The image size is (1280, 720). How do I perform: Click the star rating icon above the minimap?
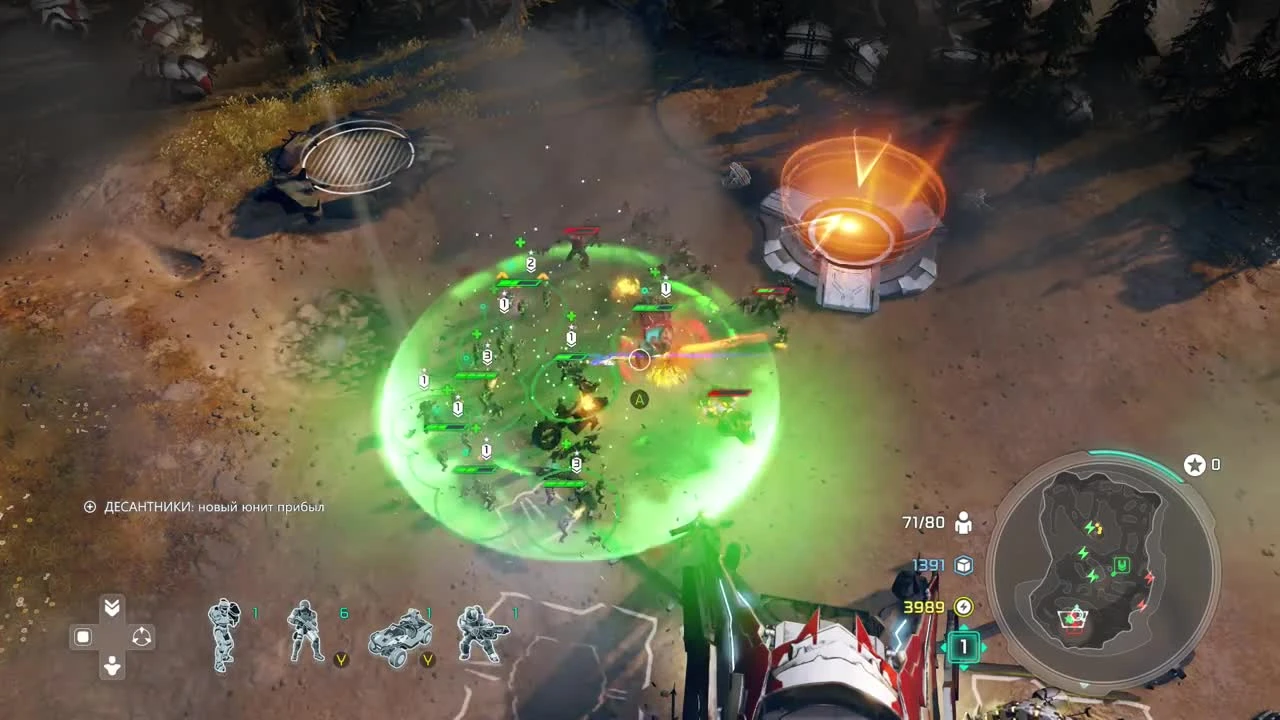1193,464
